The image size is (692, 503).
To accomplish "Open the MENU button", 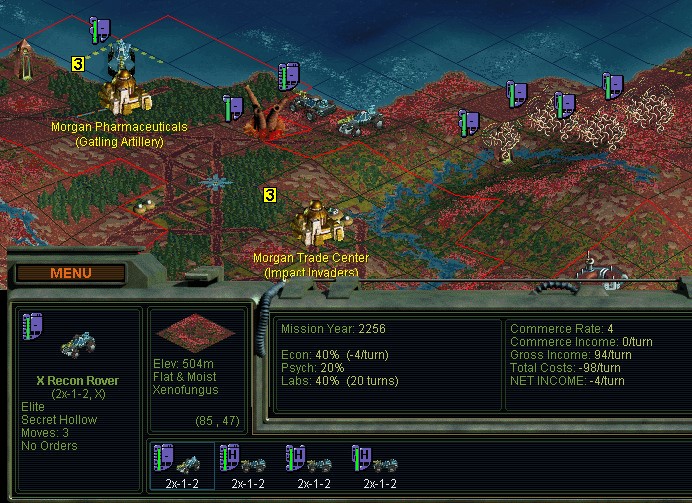I will pyautogui.click(x=70, y=273).
